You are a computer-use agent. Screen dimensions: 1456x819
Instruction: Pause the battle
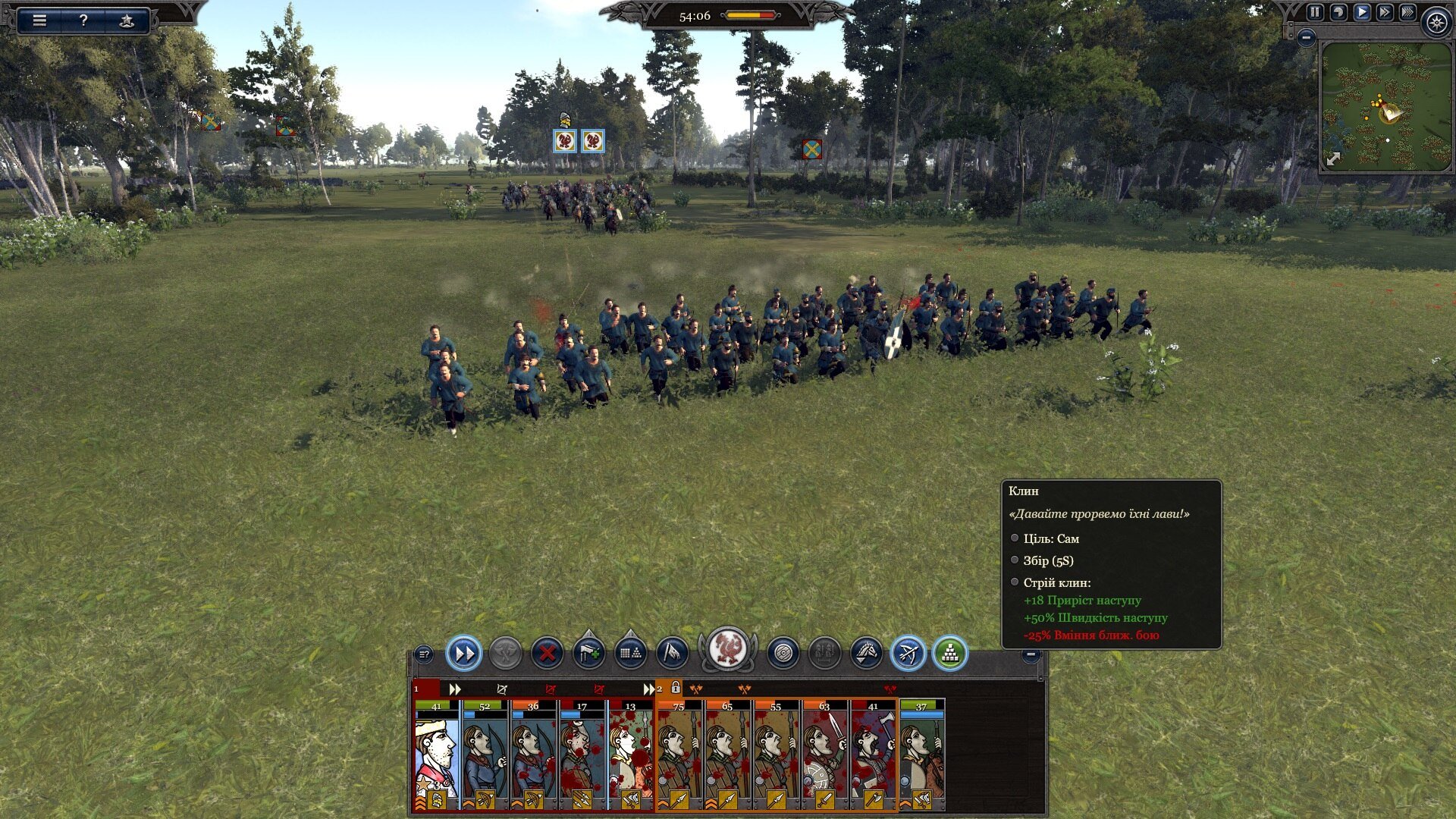(x=1315, y=12)
